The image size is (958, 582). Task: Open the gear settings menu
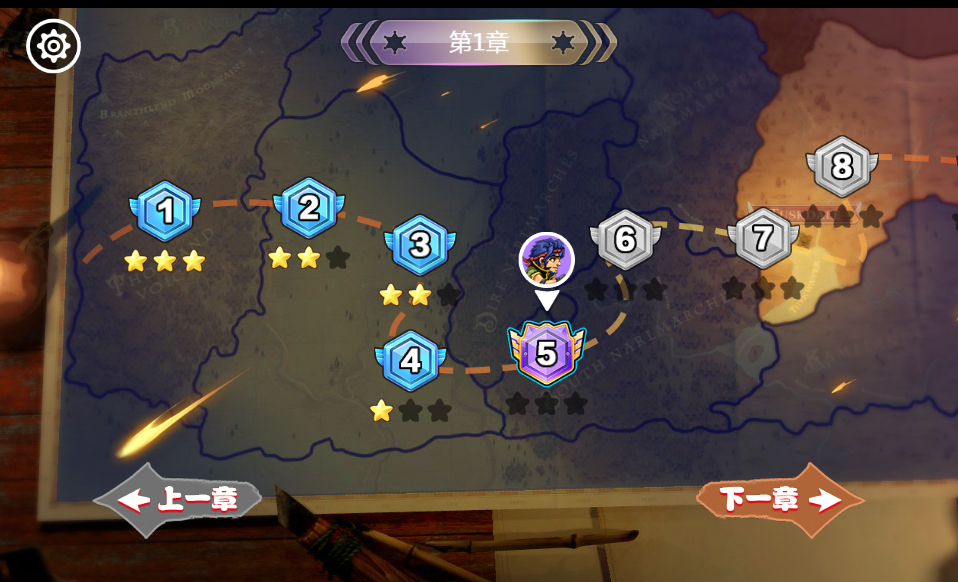(x=53, y=46)
